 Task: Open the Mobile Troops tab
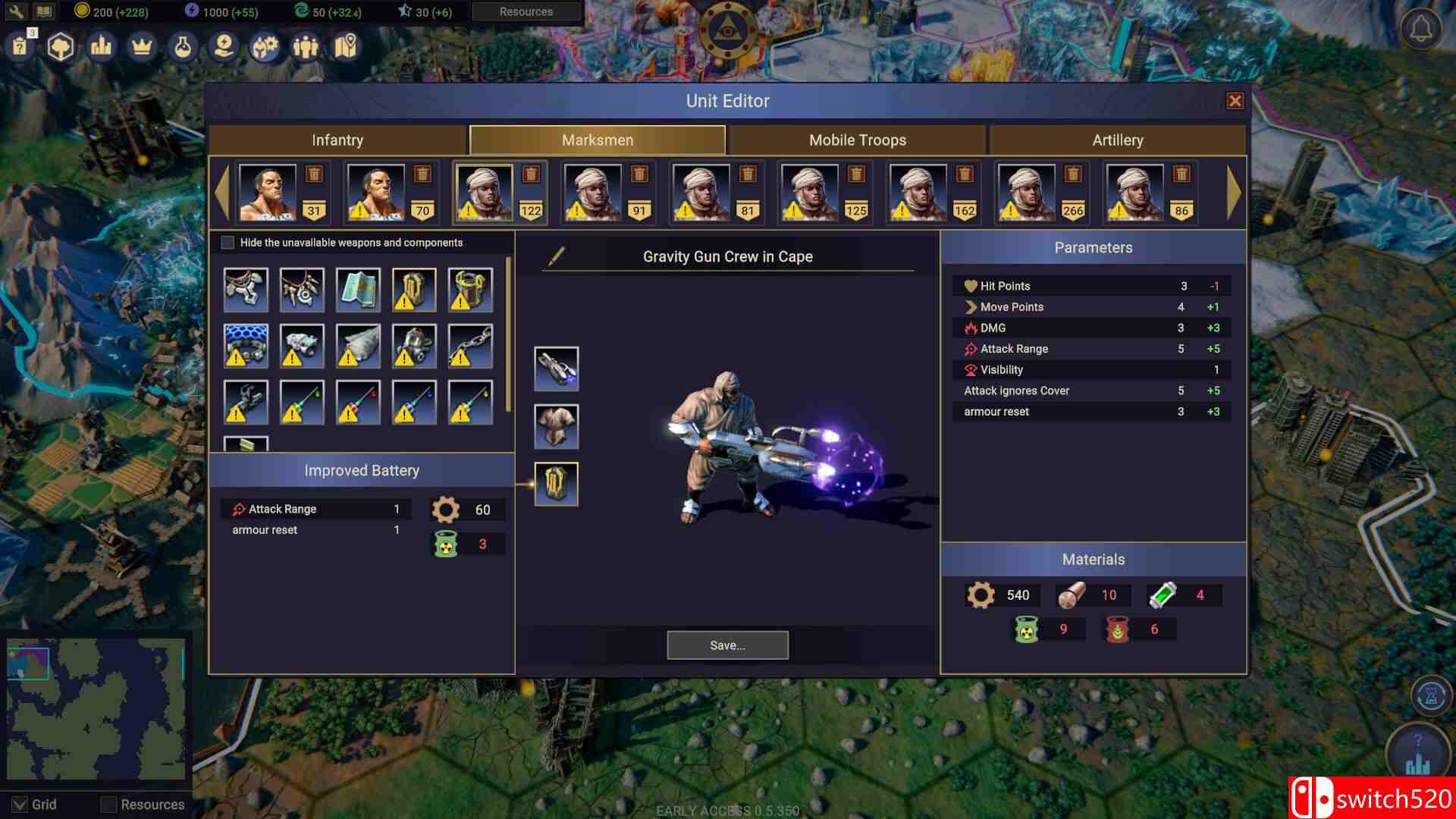coord(857,140)
